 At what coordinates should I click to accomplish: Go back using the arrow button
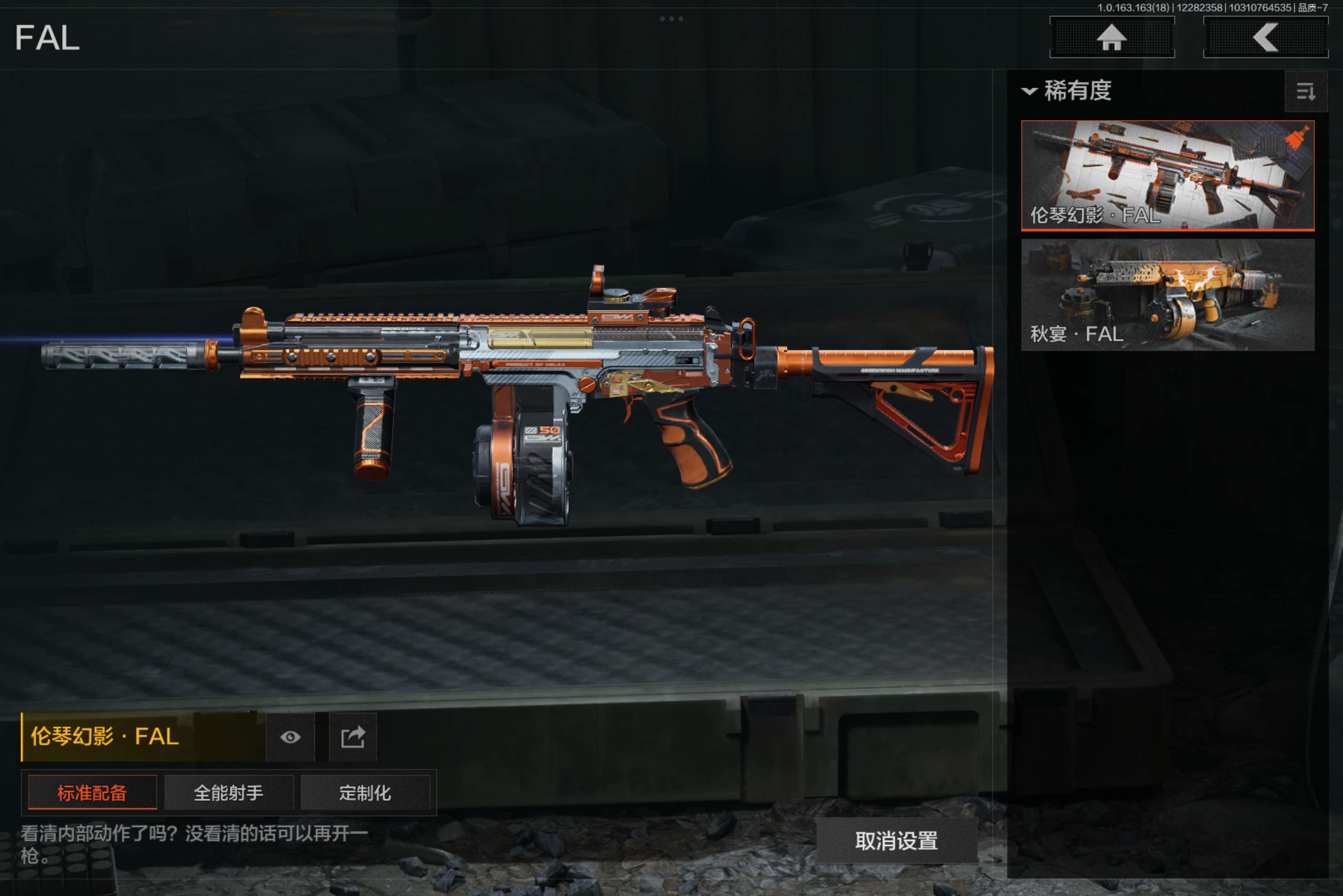(x=1265, y=38)
